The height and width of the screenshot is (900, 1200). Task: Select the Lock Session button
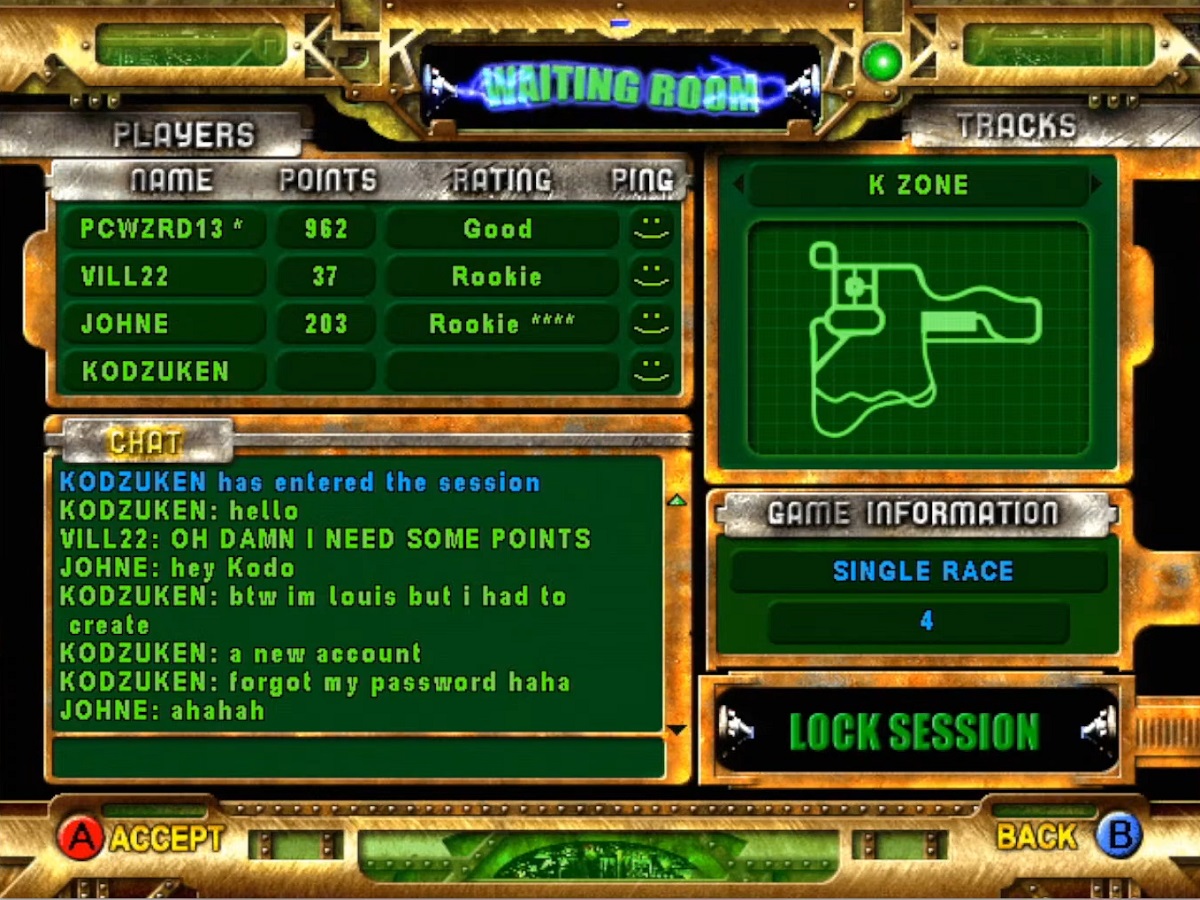[916, 731]
